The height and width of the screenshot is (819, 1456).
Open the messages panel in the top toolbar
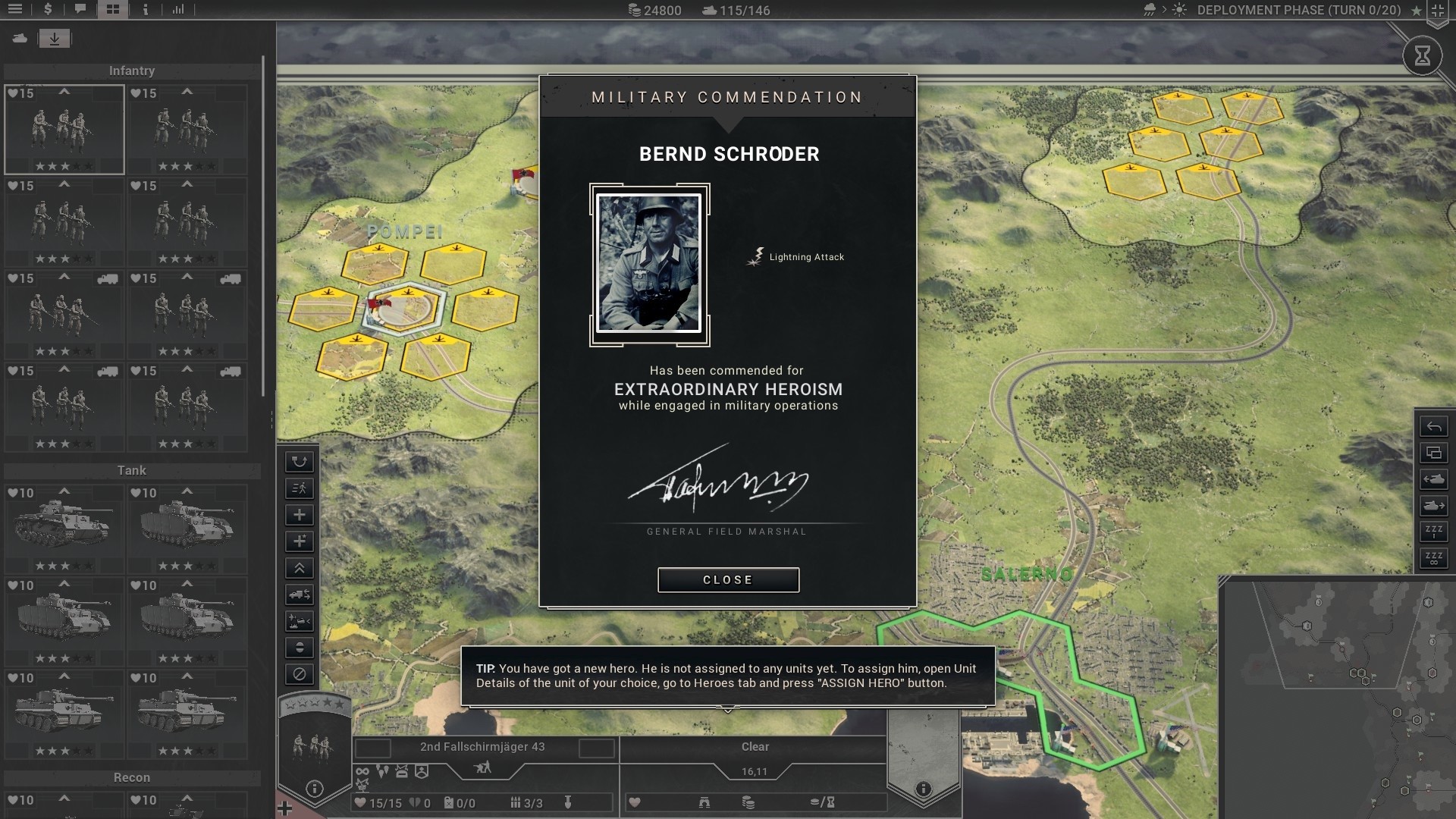[x=81, y=10]
